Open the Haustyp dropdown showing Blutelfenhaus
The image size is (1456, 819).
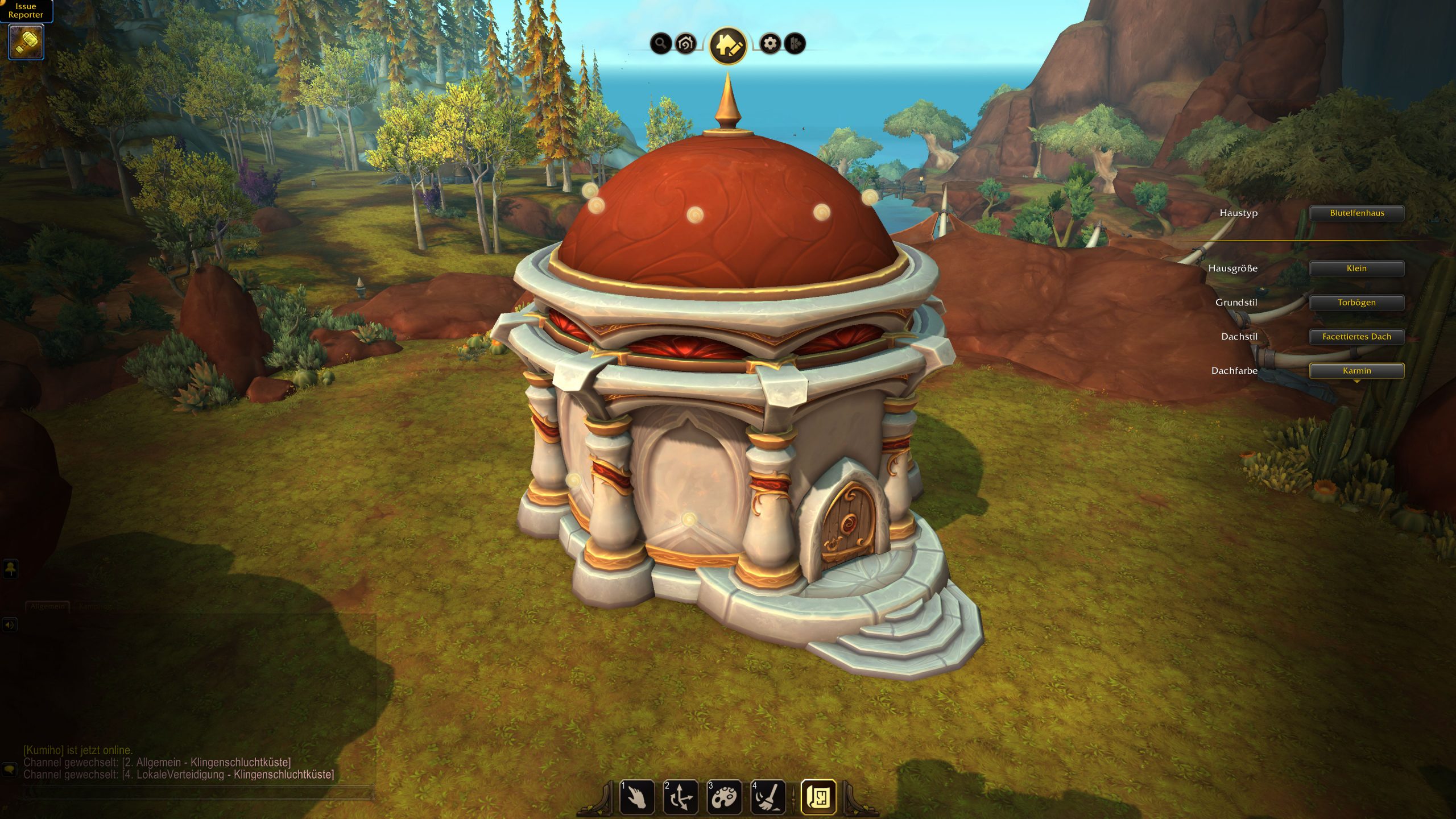click(x=1356, y=213)
